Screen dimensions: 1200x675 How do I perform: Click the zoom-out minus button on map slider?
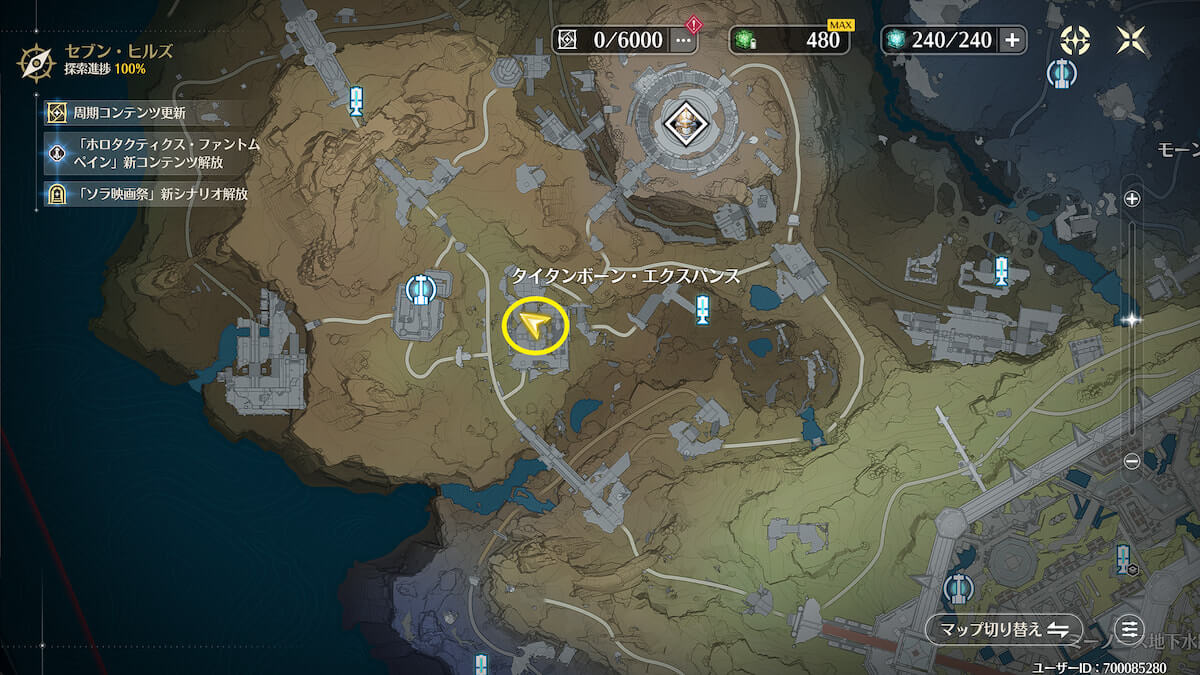pyautogui.click(x=1132, y=461)
